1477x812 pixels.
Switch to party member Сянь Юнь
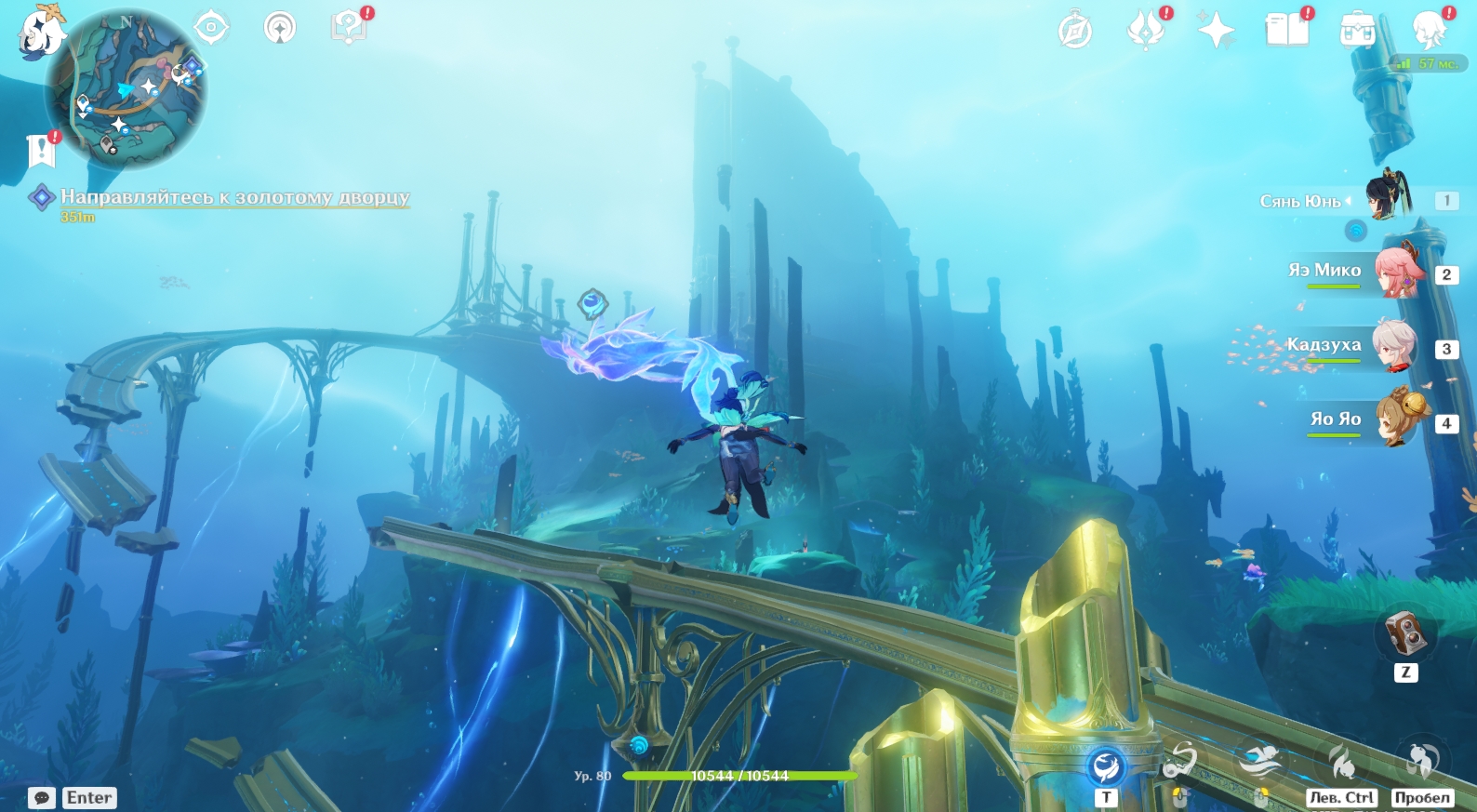click(x=1389, y=195)
